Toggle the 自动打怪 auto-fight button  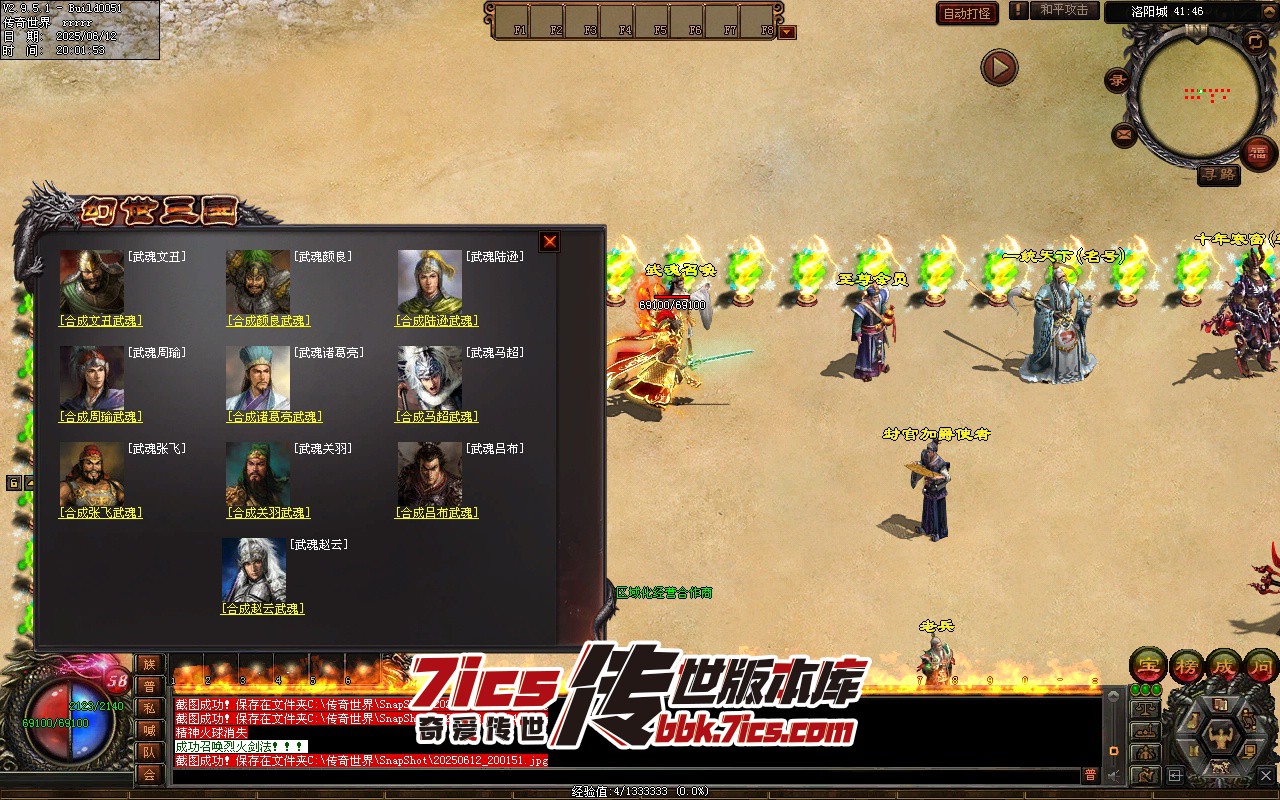[x=967, y=14]
